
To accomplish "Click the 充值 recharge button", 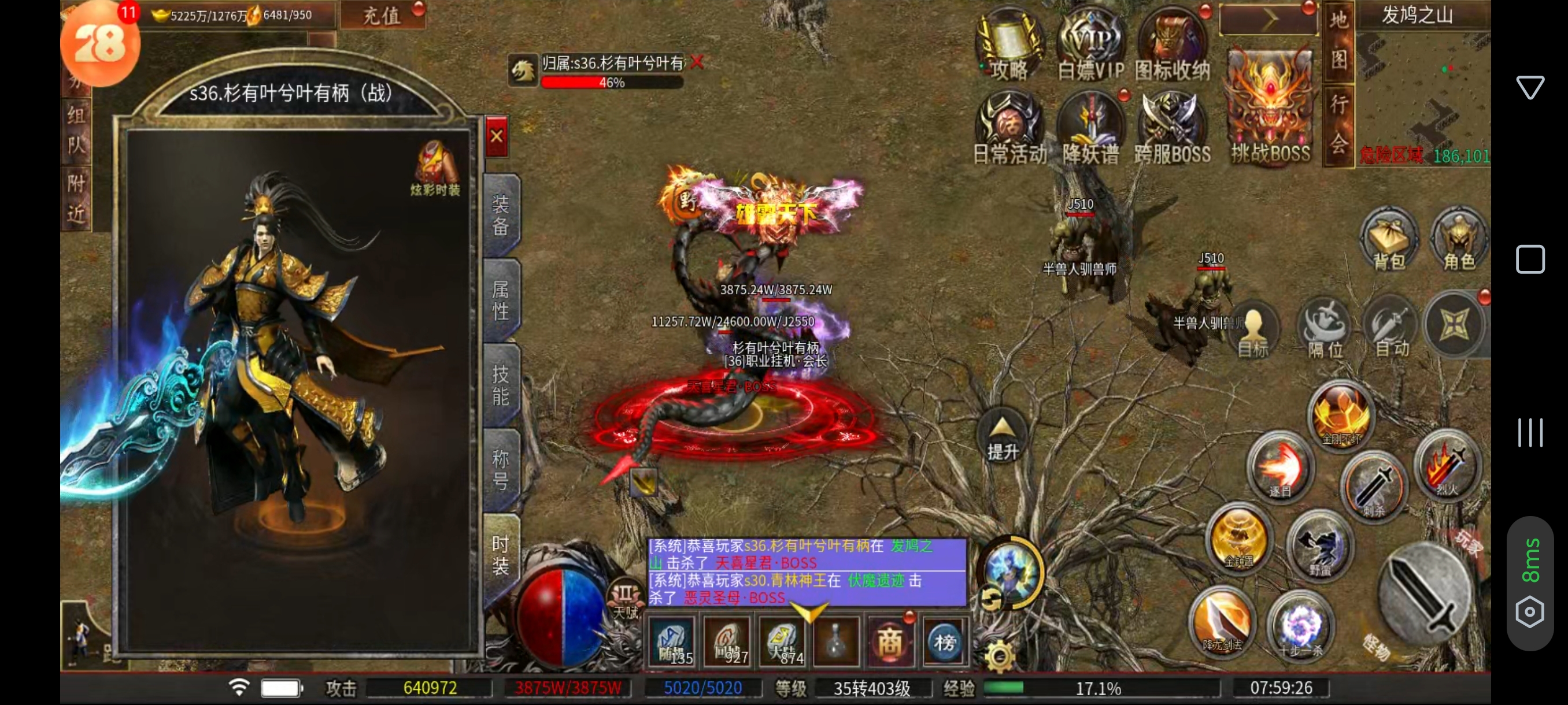I will tap(382, 15).
